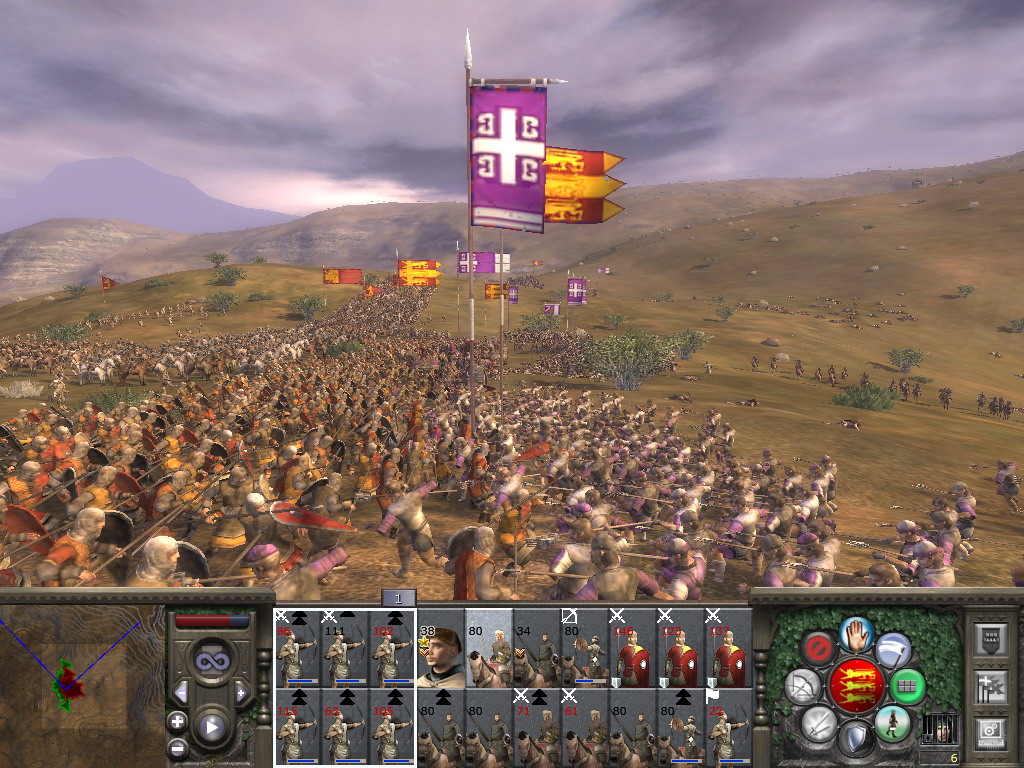Click the halt order open-hand button

click(x=856, y=633)
